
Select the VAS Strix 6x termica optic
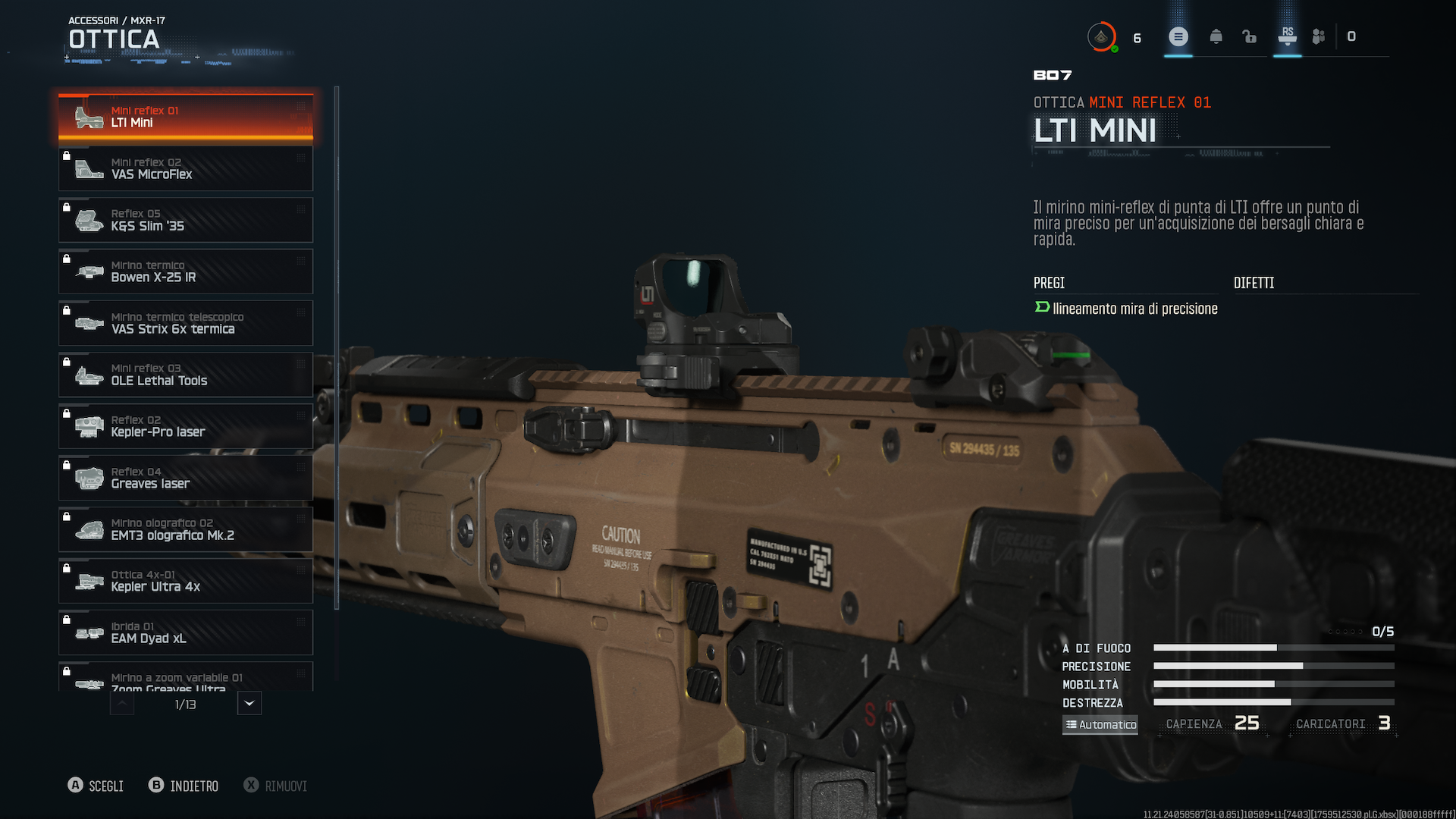186,323
